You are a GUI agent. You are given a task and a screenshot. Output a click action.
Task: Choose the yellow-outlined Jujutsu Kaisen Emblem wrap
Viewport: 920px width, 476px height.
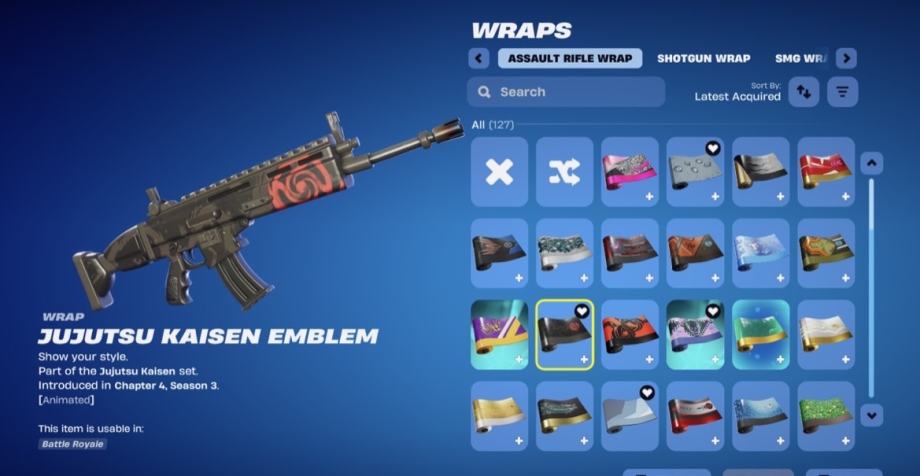click(564, 335)
